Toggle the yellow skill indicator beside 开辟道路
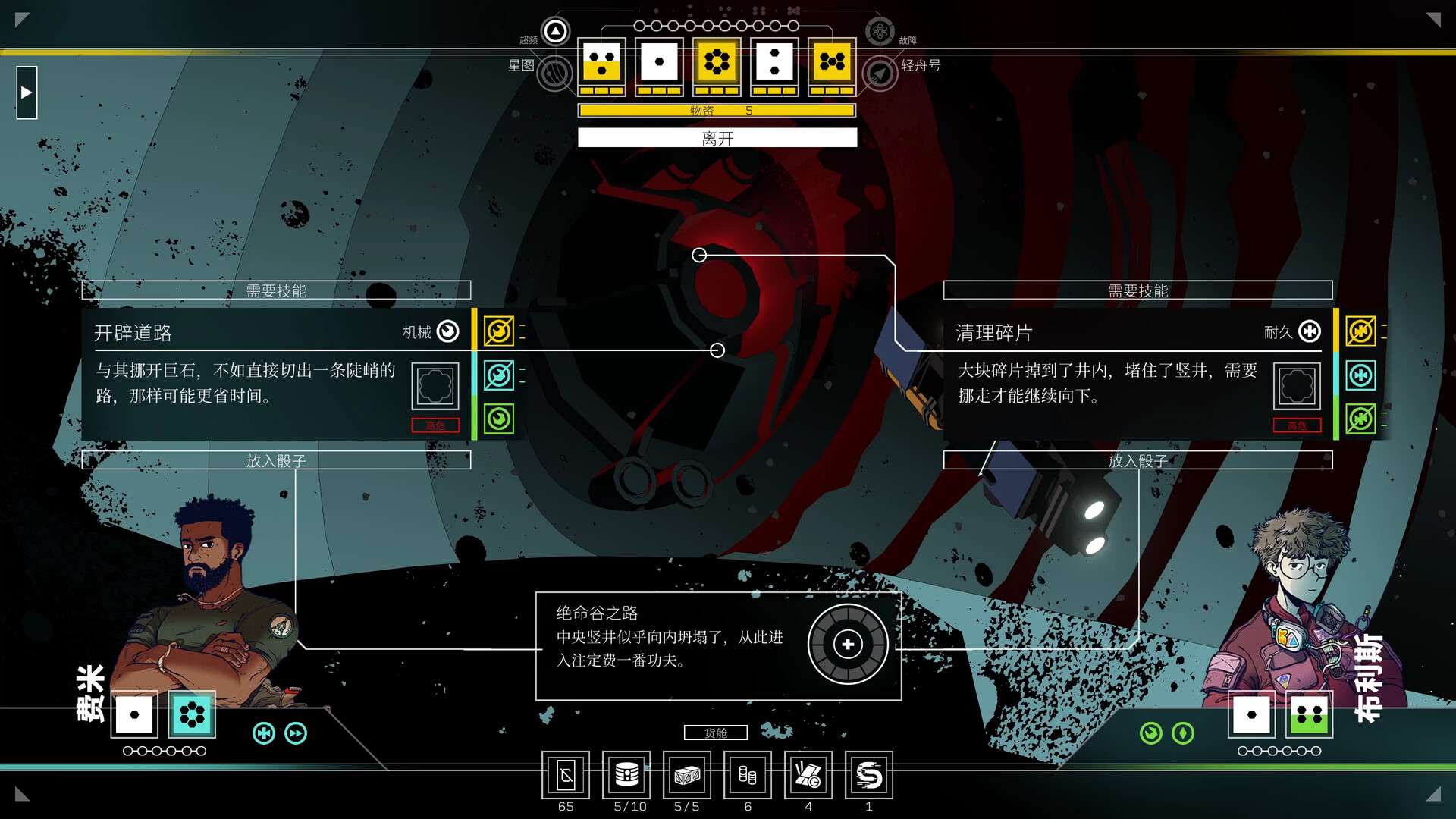The height and width of the screenshot is (819, 1456). pyautogui.click(x=498, y=331)
